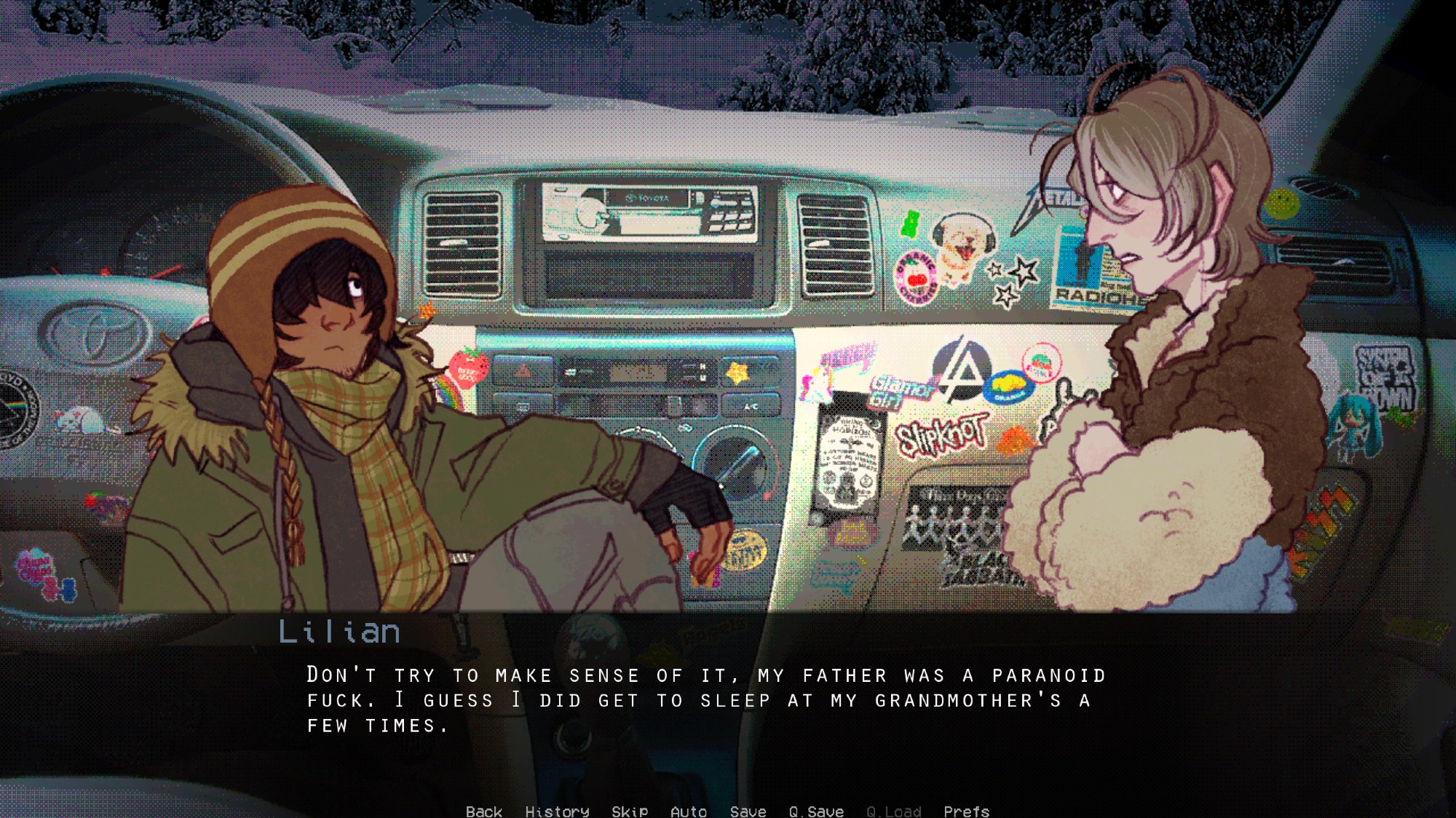Image resolution: width=1456 pixels, height=818 pixels.
Task: Click Lilian's dialogue text to continue
Action: (x=705, y=699)
